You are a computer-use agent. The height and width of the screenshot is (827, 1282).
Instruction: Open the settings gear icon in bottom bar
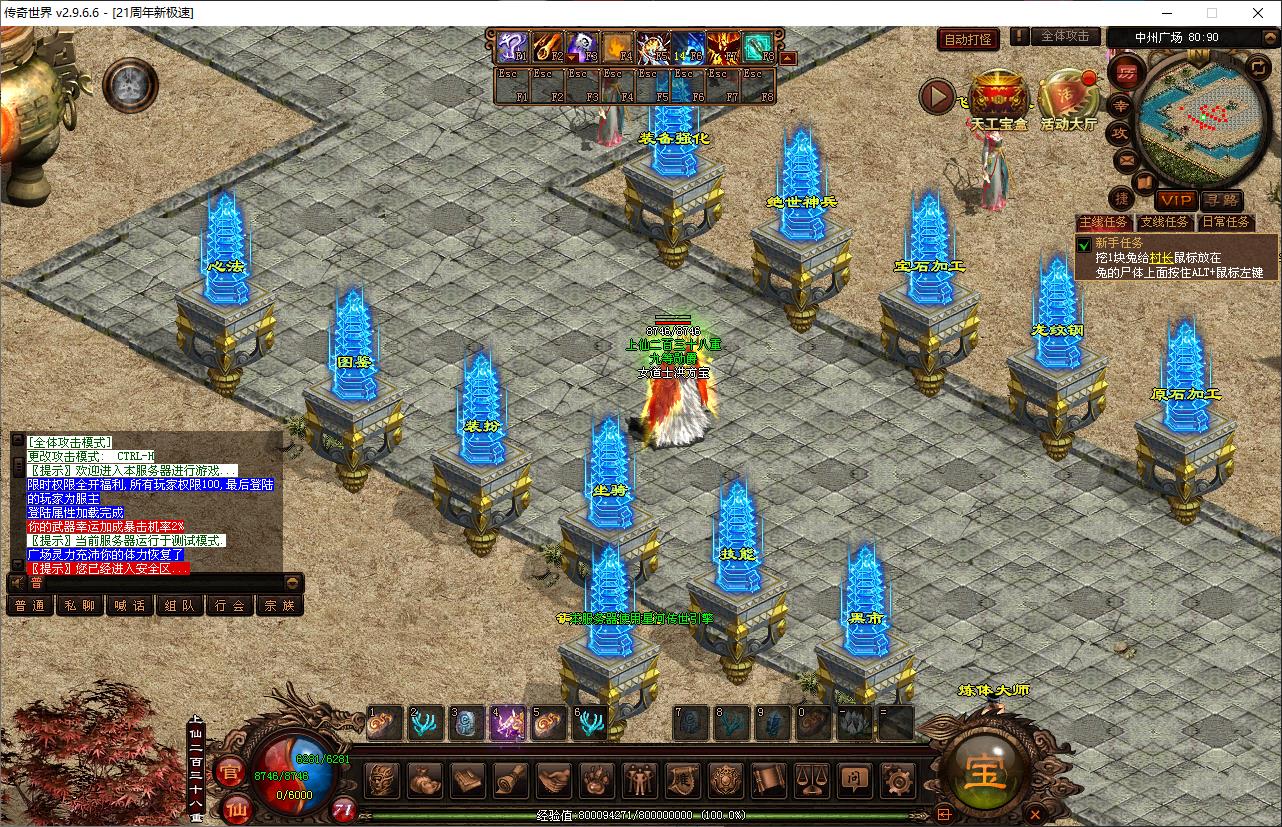click(900, 780)
